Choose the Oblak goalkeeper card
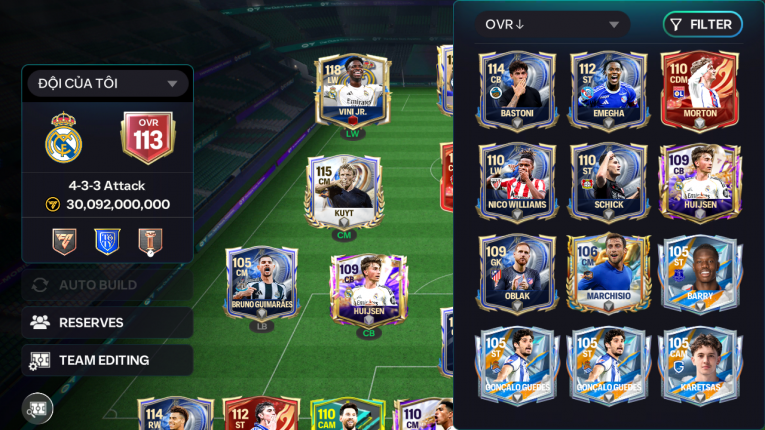 (517, 271)
